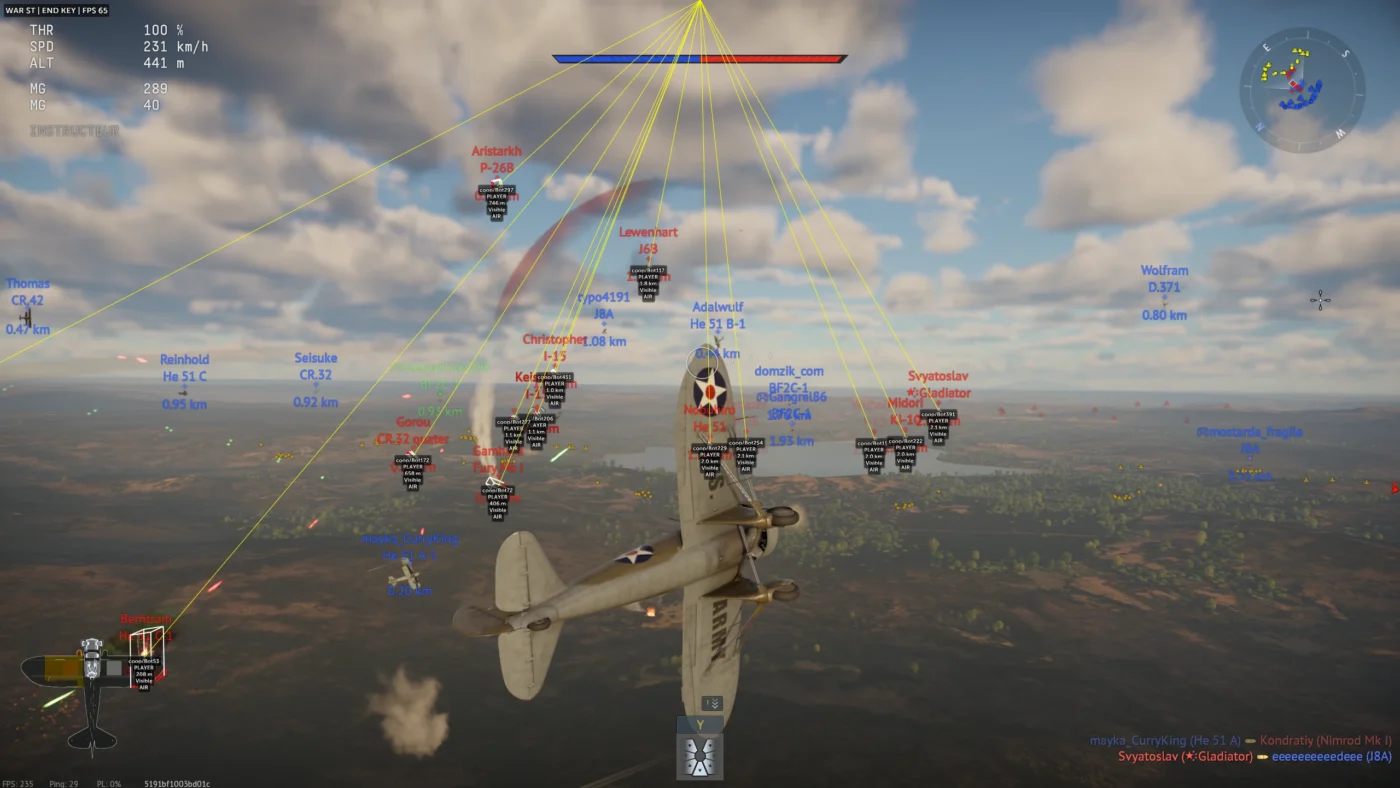The width and height of the screenshot is (1400, 788).
Task: Open the Y weapon selection panel
Action: pos(700,723)
